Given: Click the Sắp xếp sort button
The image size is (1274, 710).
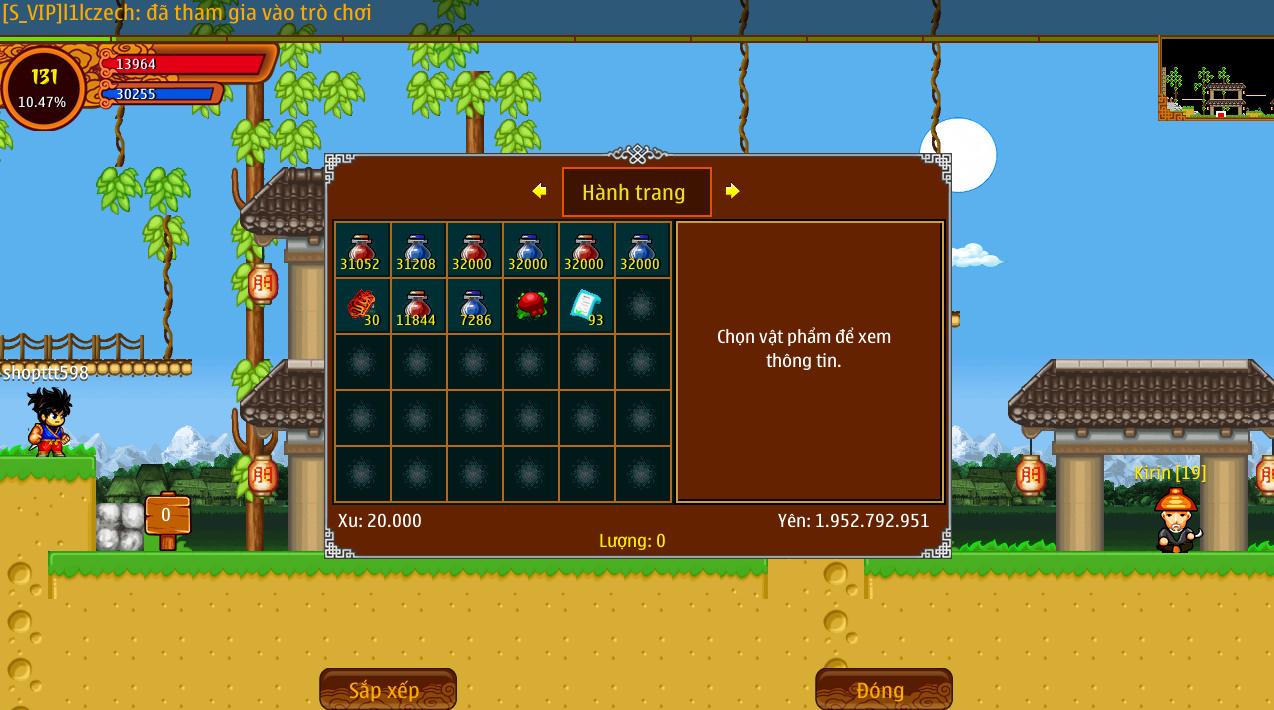Looking at the screenshot, I should click(387, 689).
